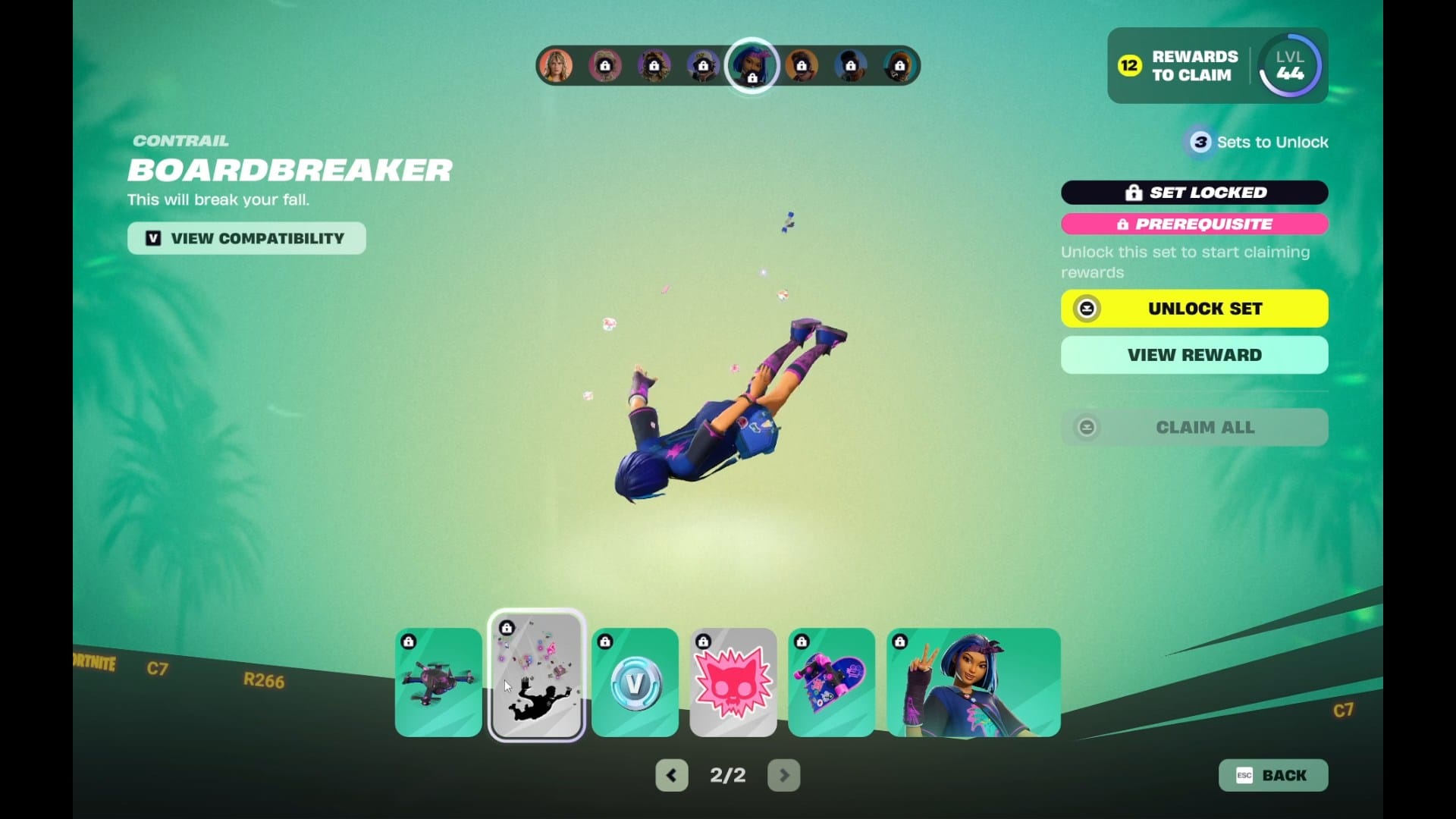Choose the V-Bucks reward tile
The width and height of the screenshot is (1456, 819).
[x=635, y=682]
